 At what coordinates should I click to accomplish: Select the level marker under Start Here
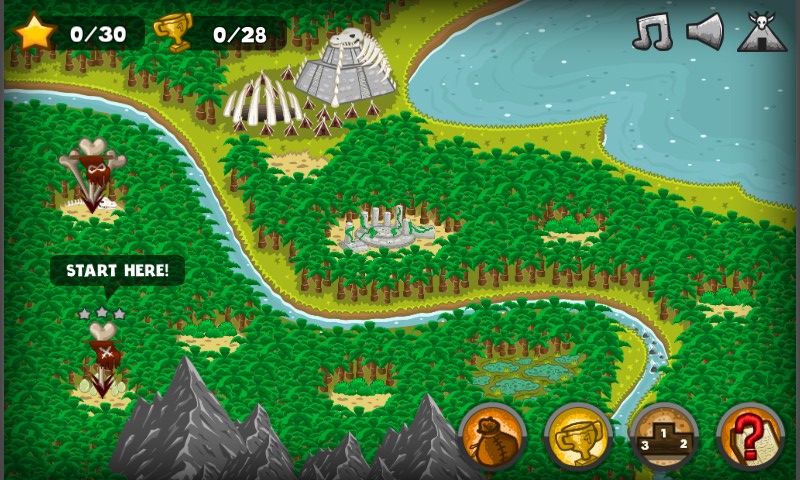point(102,360)
